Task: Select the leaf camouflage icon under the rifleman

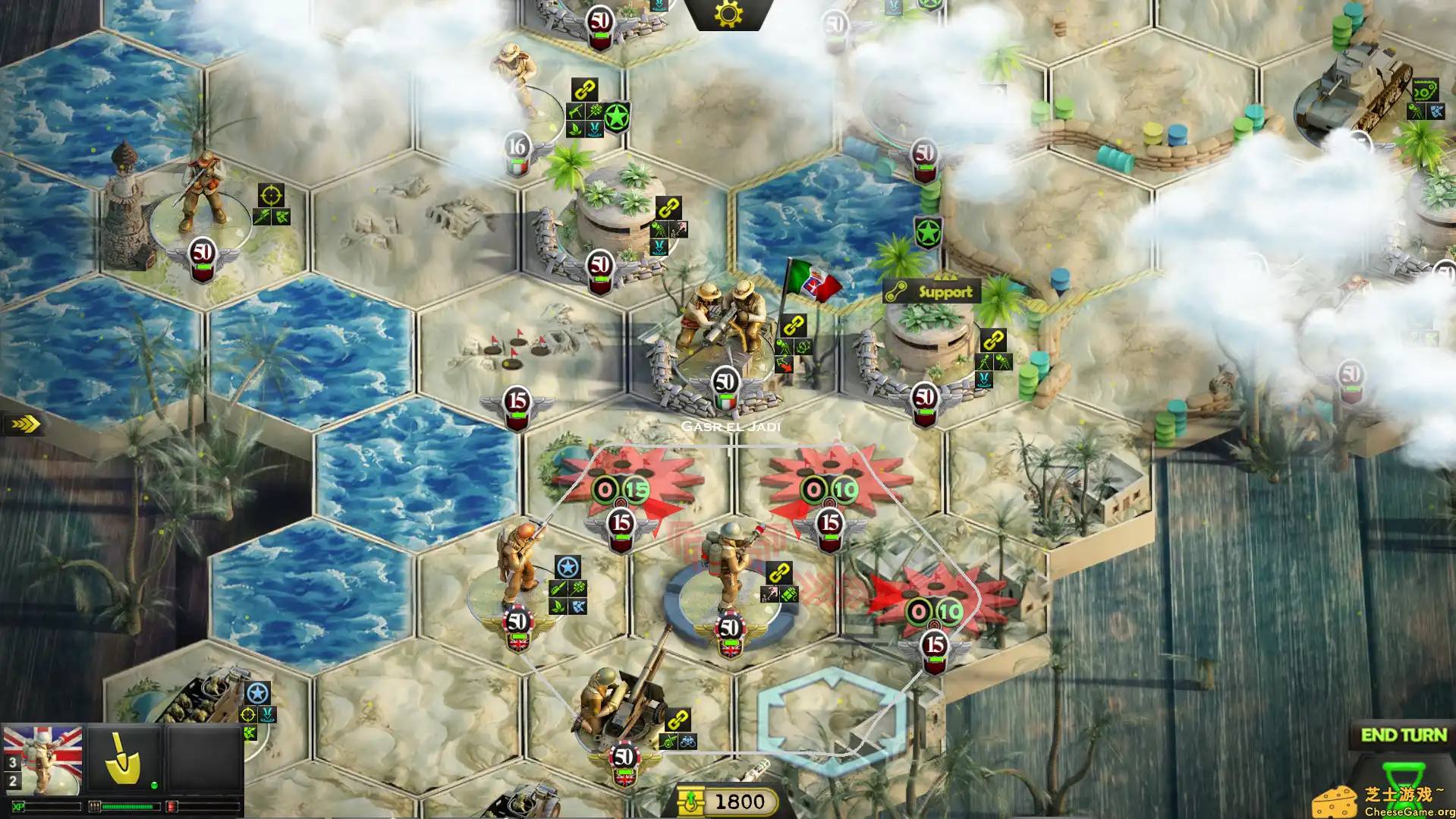Action: [558, 606]
